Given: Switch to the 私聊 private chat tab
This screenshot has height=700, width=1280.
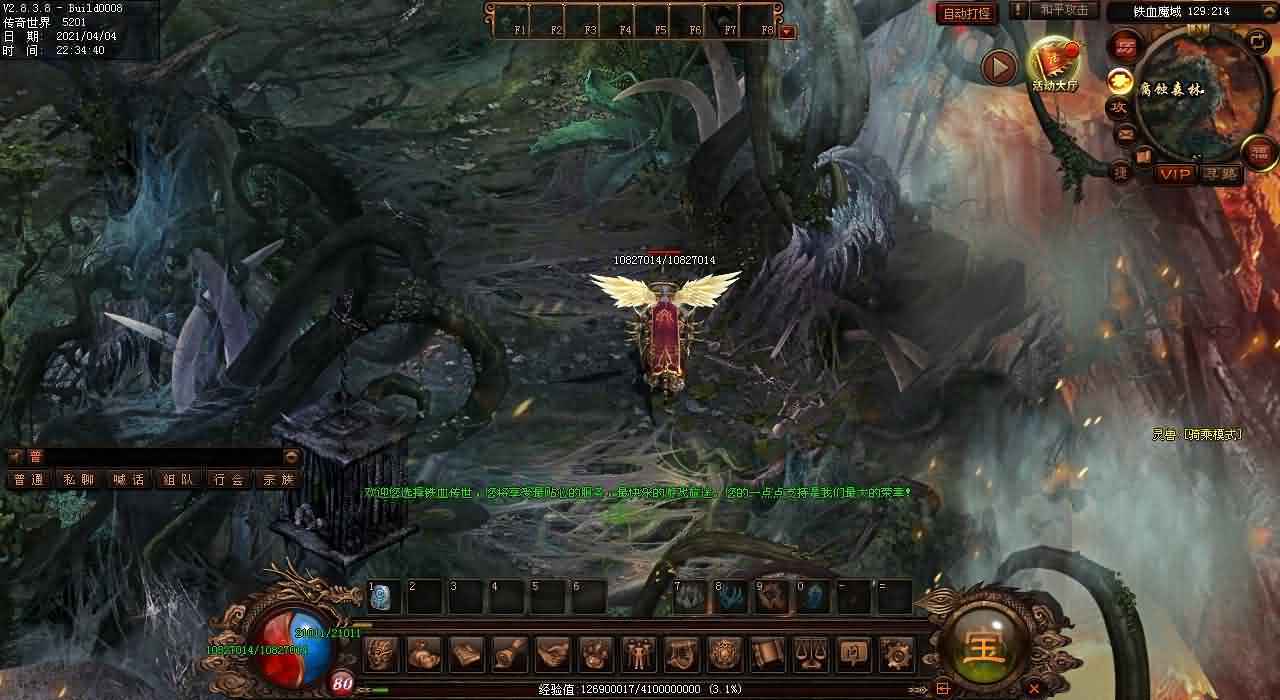Looking at the screenshot, I should point(78,480).
